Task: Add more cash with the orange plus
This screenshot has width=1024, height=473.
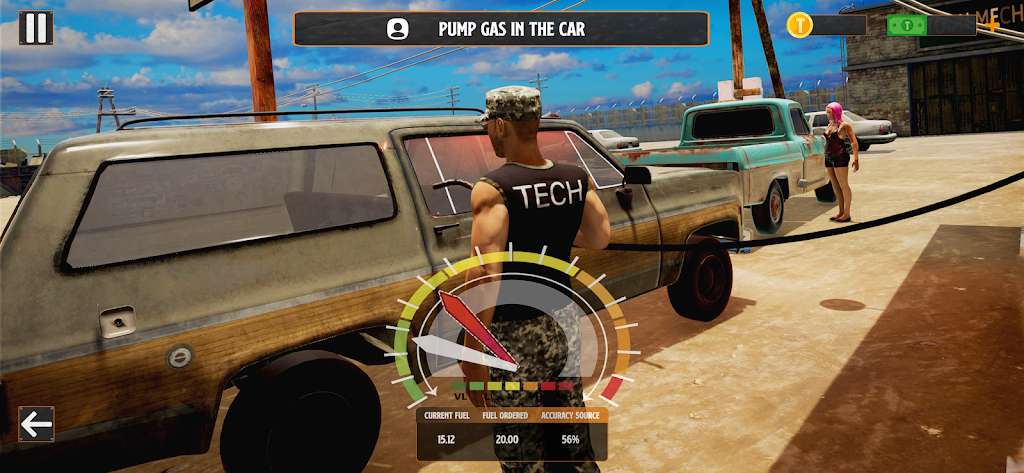Action: click(x=992, y=25)
